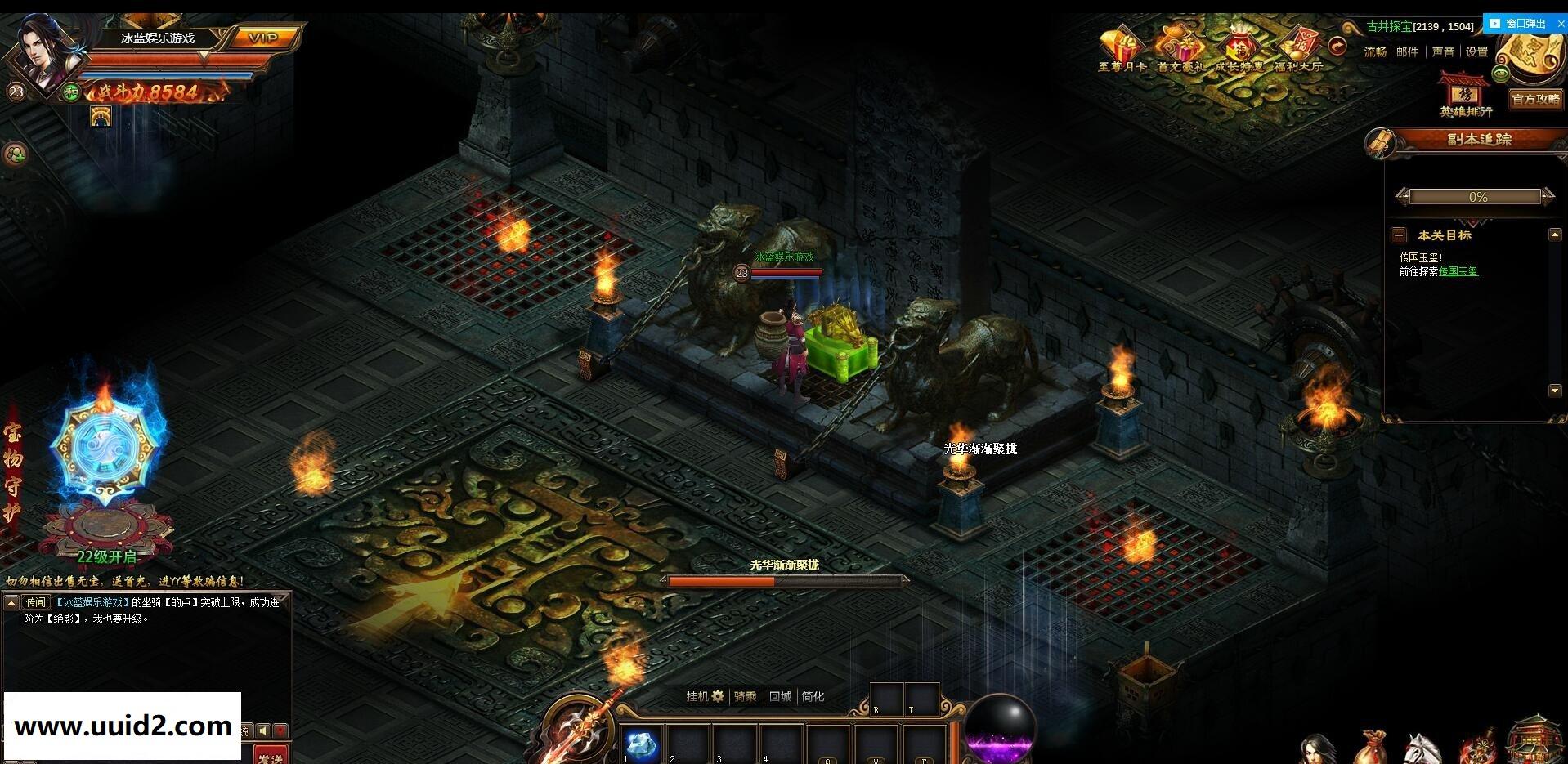Toggle 挂机 auto-battle
This screenshot has height=764, width=1568.
pyautogui.click(x=705, y=696)
